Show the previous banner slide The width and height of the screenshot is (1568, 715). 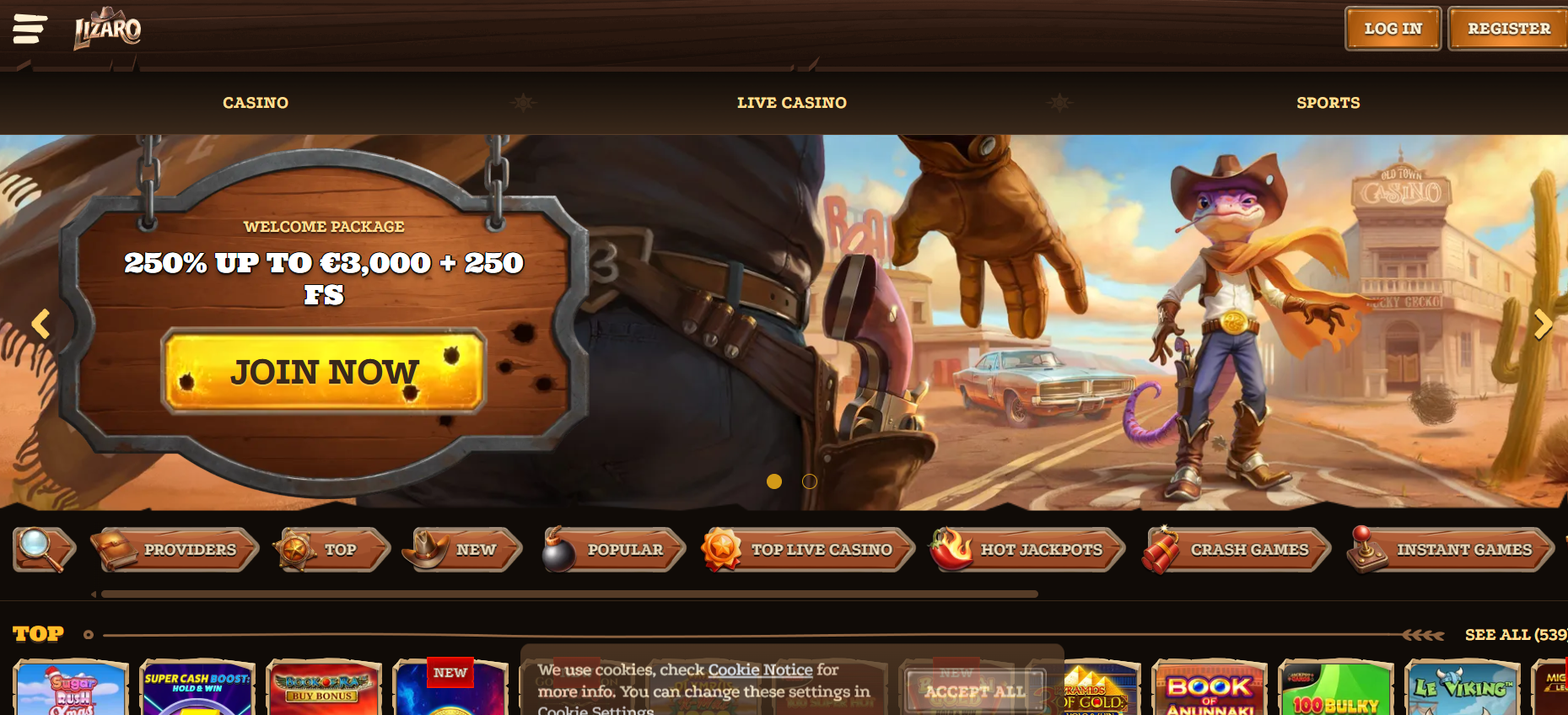[40, 324]
